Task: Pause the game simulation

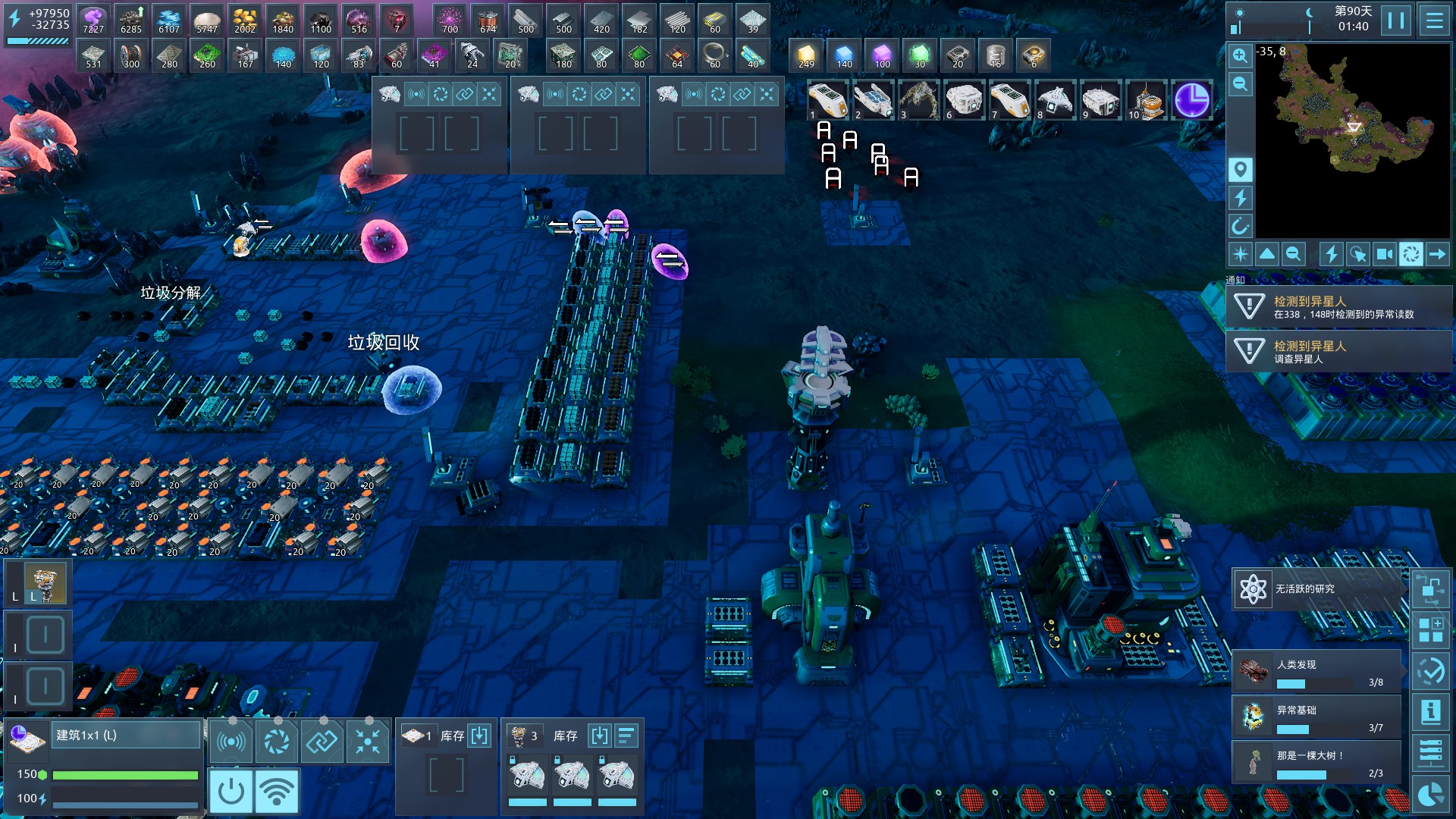Action: 1396,20
